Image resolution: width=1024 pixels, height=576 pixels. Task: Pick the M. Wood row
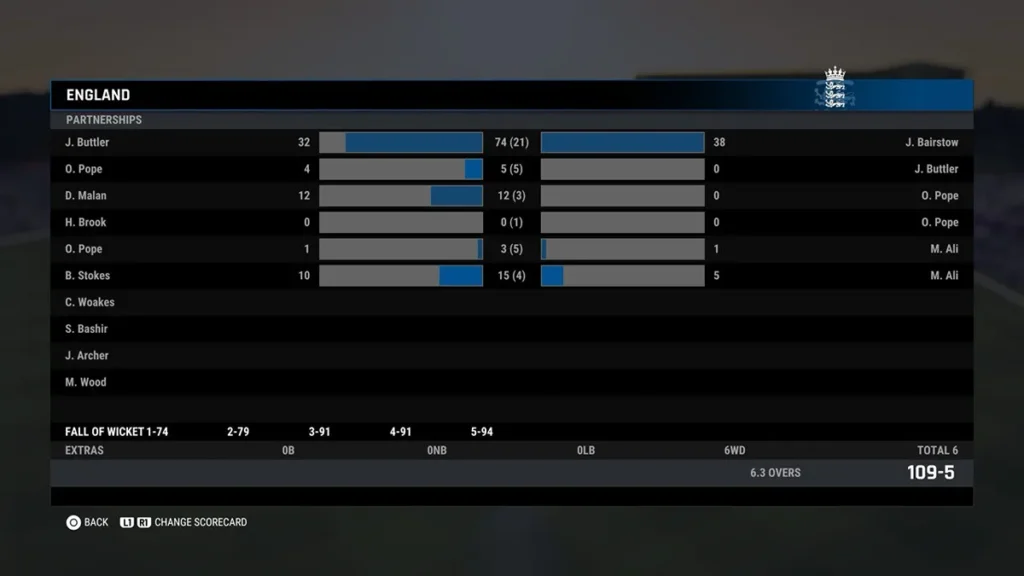tap(511, 382)
